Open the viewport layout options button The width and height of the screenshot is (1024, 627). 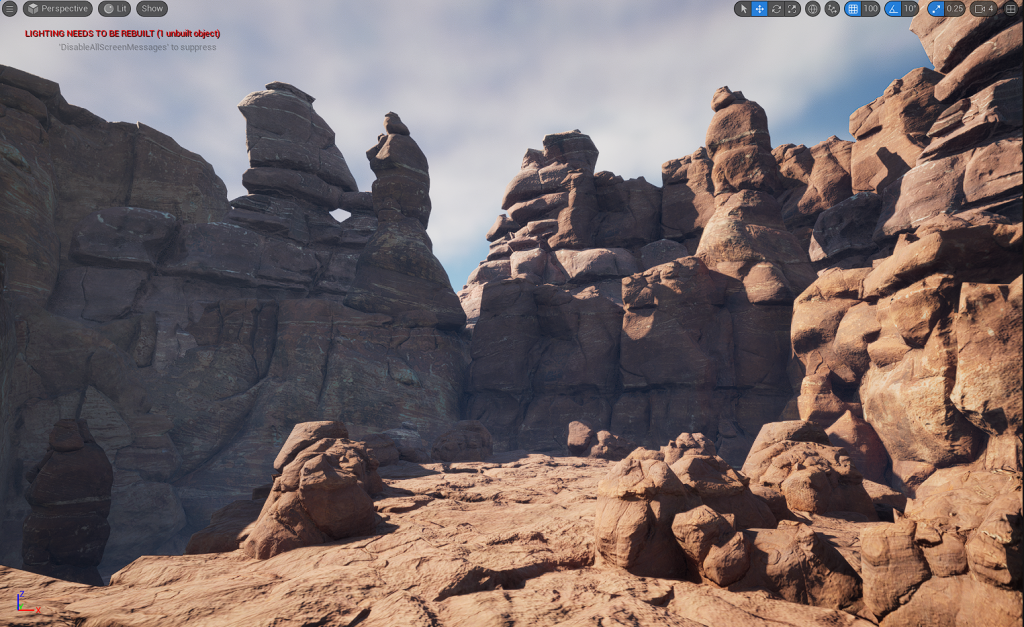[x=1011, y=9]
